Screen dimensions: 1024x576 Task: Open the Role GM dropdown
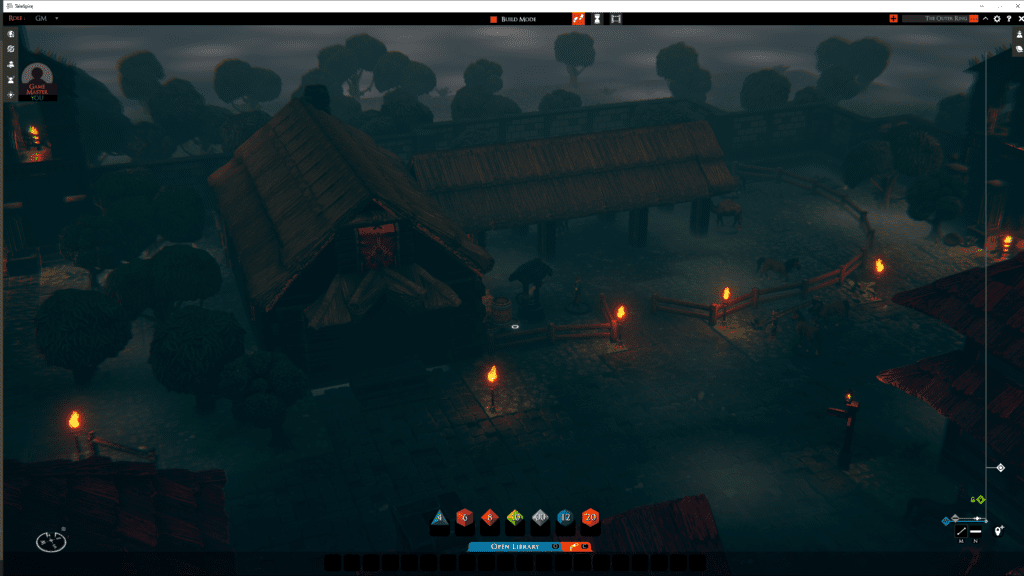(x=57, y=19)
